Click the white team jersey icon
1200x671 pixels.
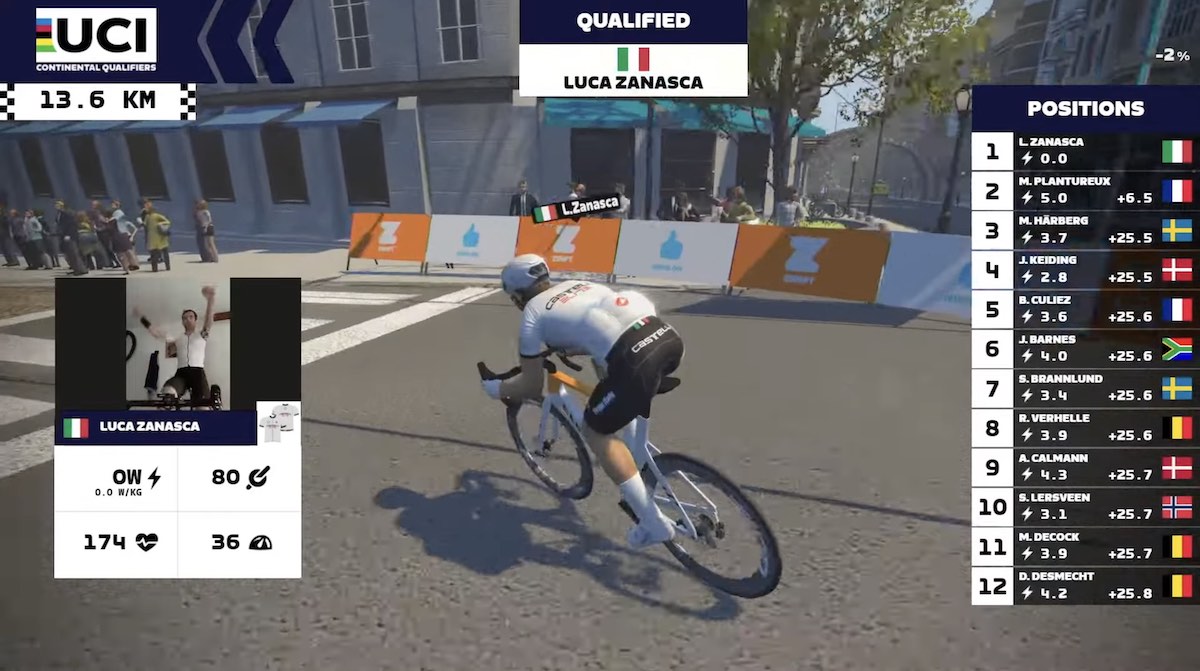[278, 423]
